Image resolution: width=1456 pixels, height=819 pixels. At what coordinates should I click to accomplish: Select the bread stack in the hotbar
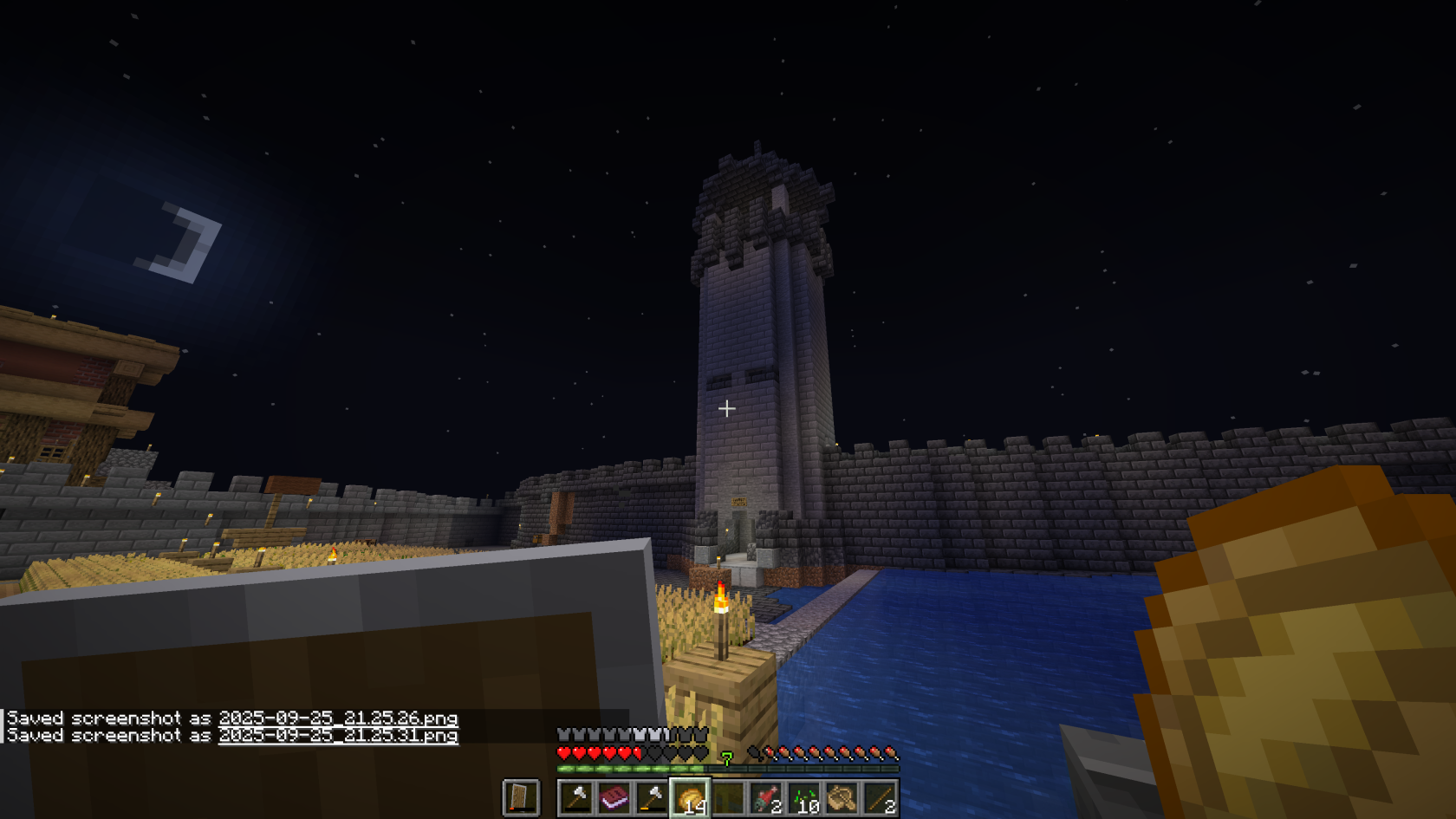coord(691,798)
